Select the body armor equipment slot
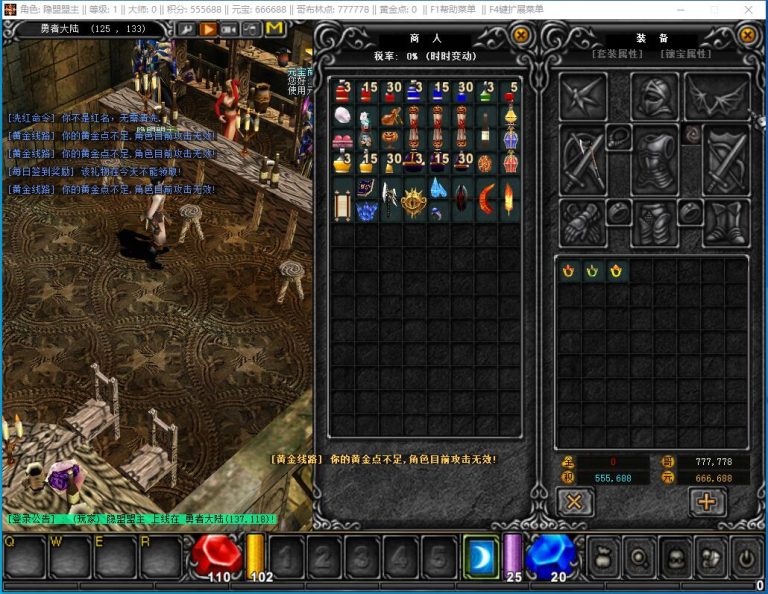This screenshot has width=768, height=594. coord(655,160)
